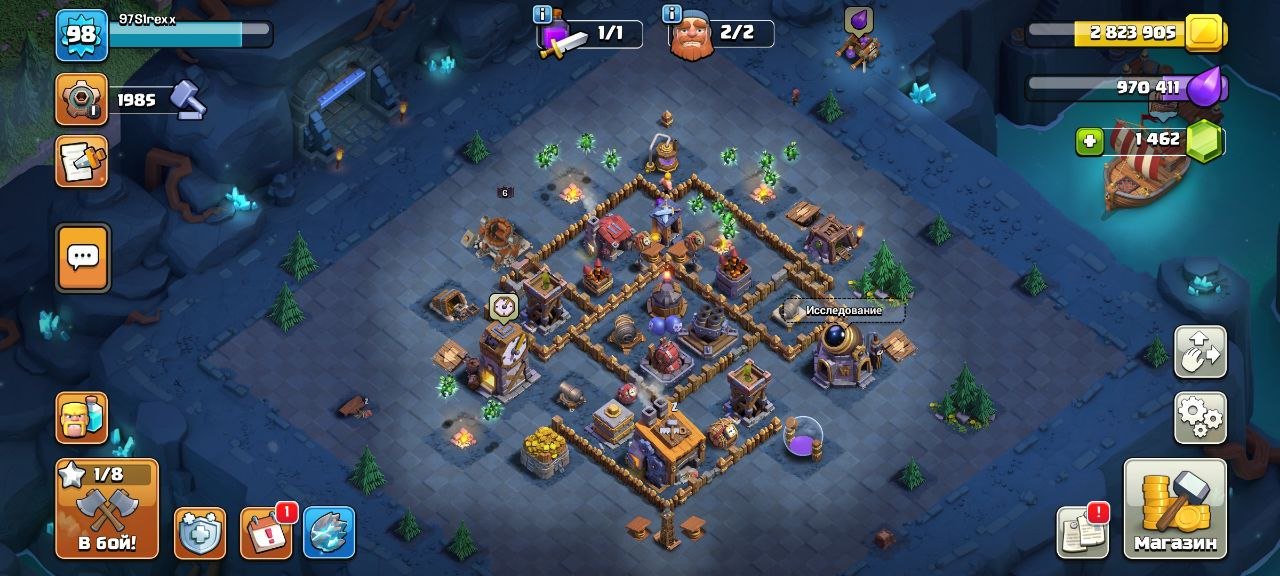
Task: Start a battle with "В бой!" button
Action: 106,509
